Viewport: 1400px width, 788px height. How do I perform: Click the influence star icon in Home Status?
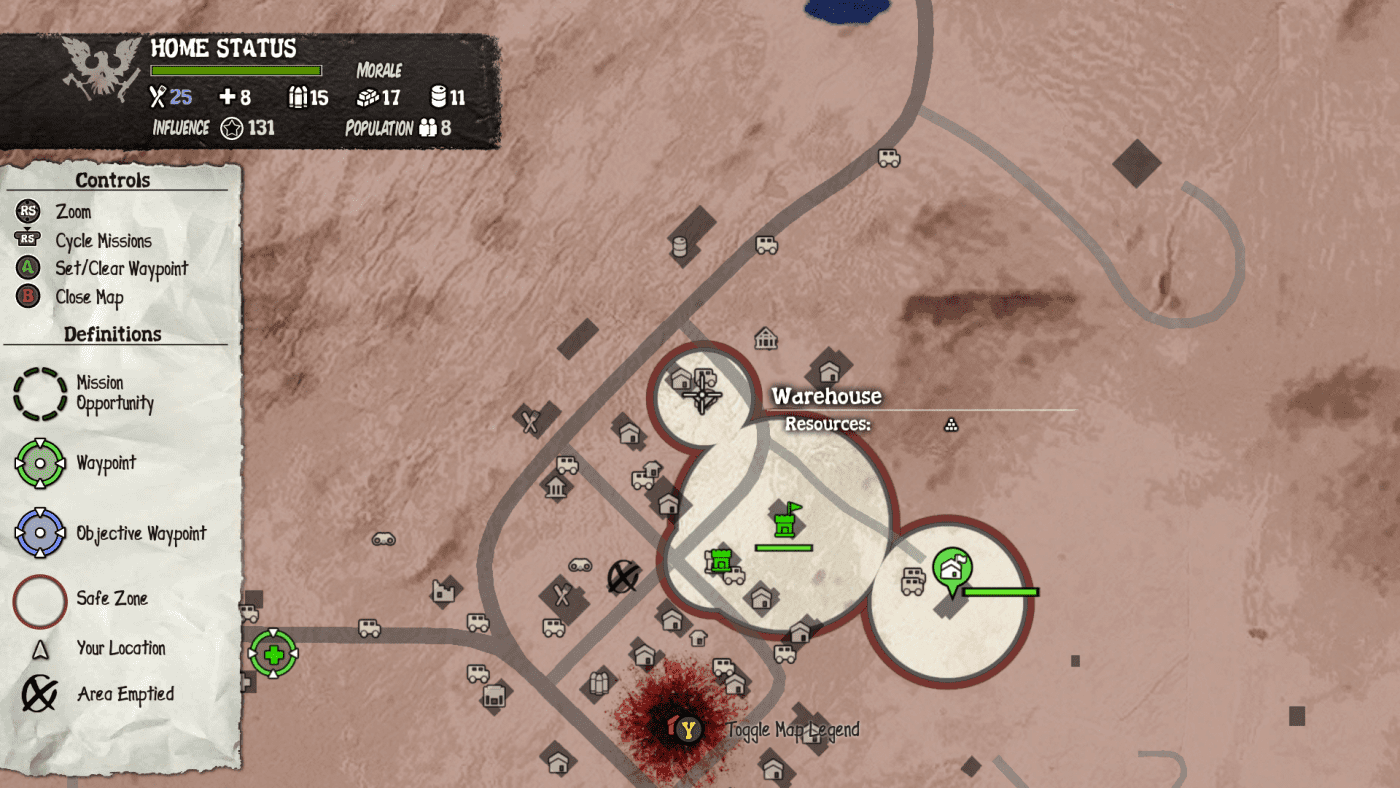pos(232,127)
